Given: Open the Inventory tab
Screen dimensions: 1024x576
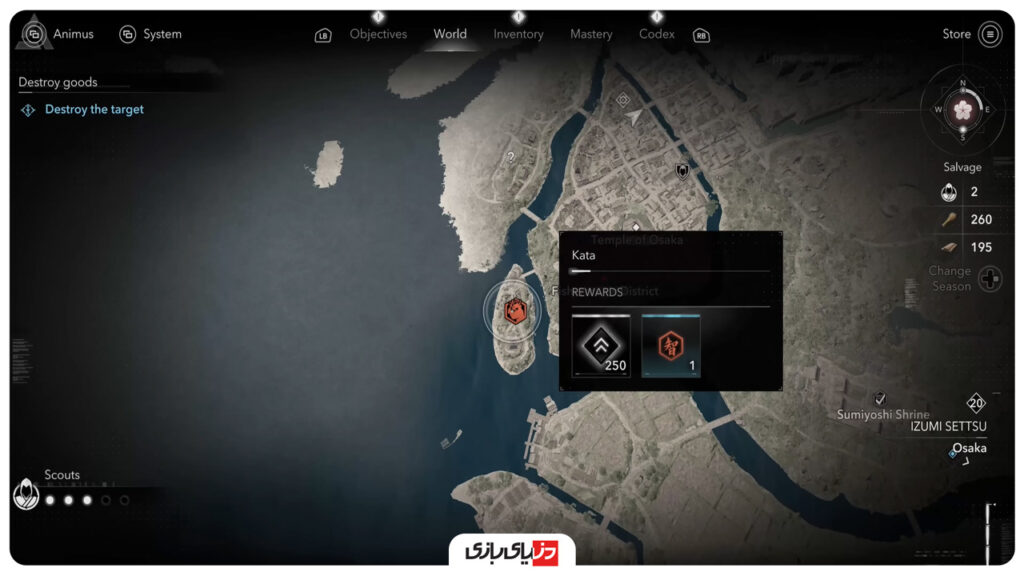Looking at the screenshot, I should (x=518, y=34).
